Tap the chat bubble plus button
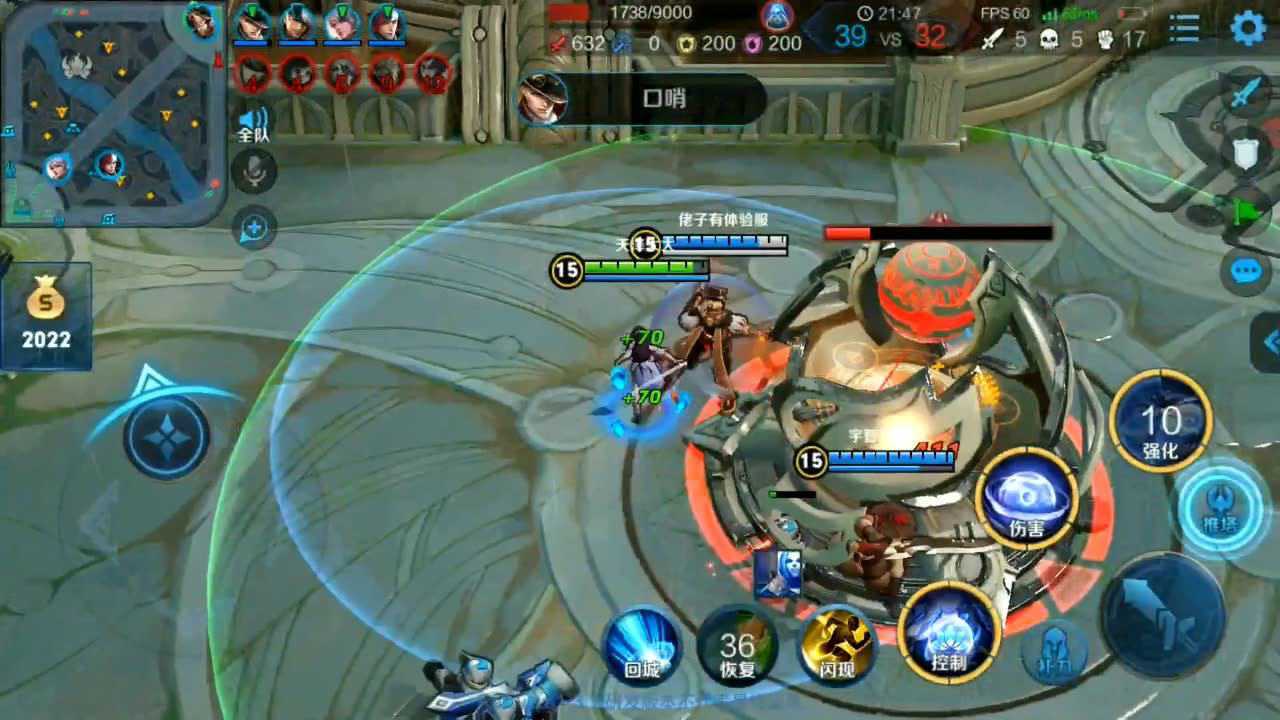 coord(254,229)
